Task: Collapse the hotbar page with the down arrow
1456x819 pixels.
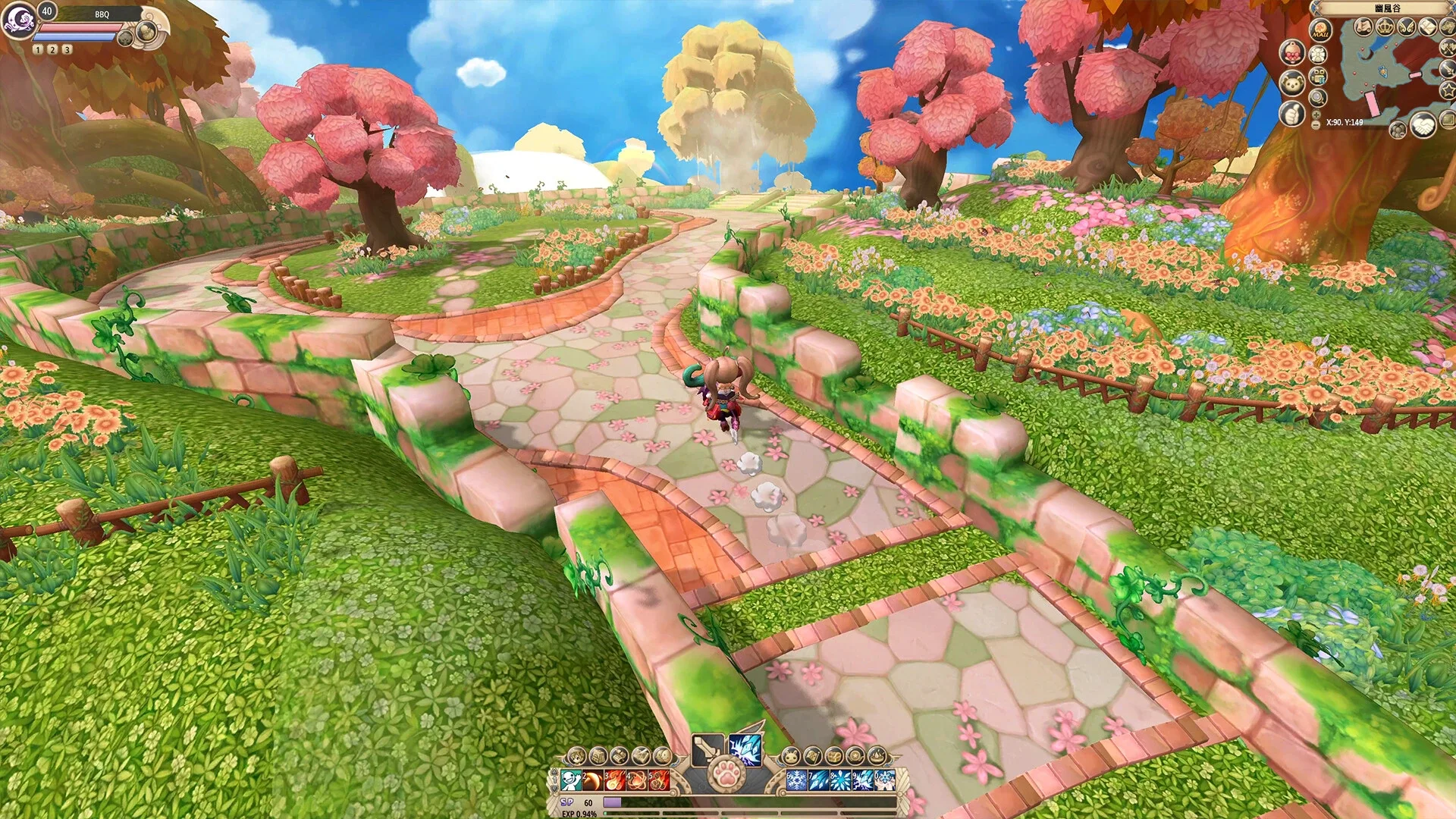Action: coord(554,789)
